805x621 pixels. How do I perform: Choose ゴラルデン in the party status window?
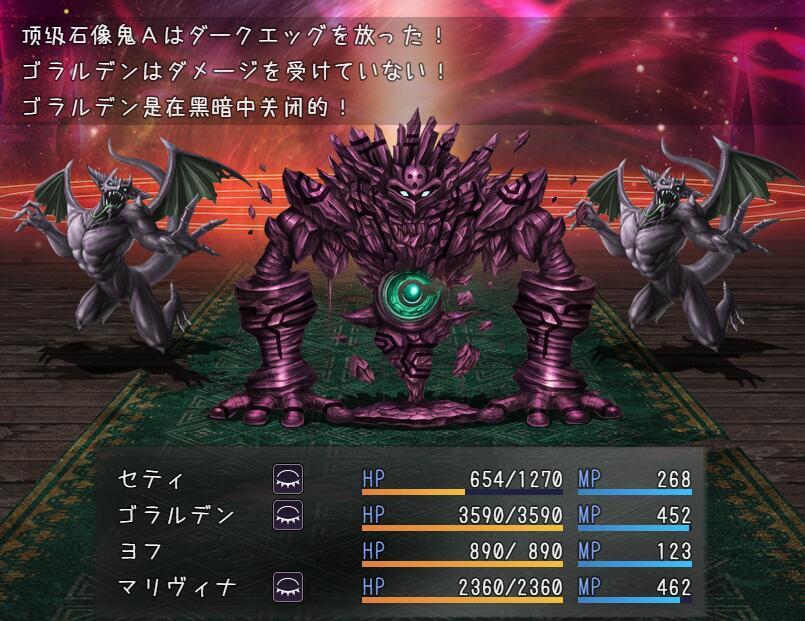pyautogui.click(x=176, y=516)
